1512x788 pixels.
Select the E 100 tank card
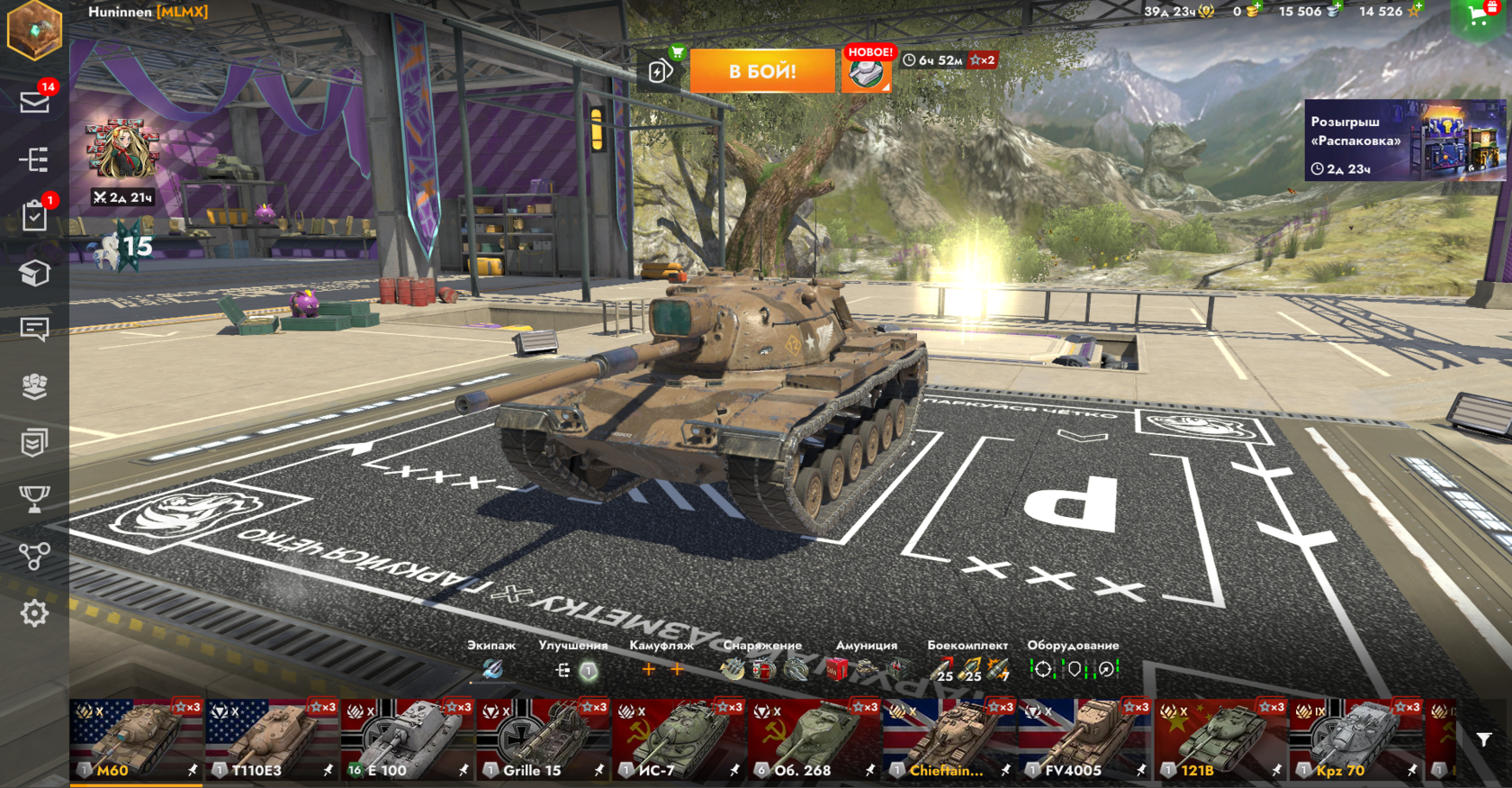(x=408, y=740)
